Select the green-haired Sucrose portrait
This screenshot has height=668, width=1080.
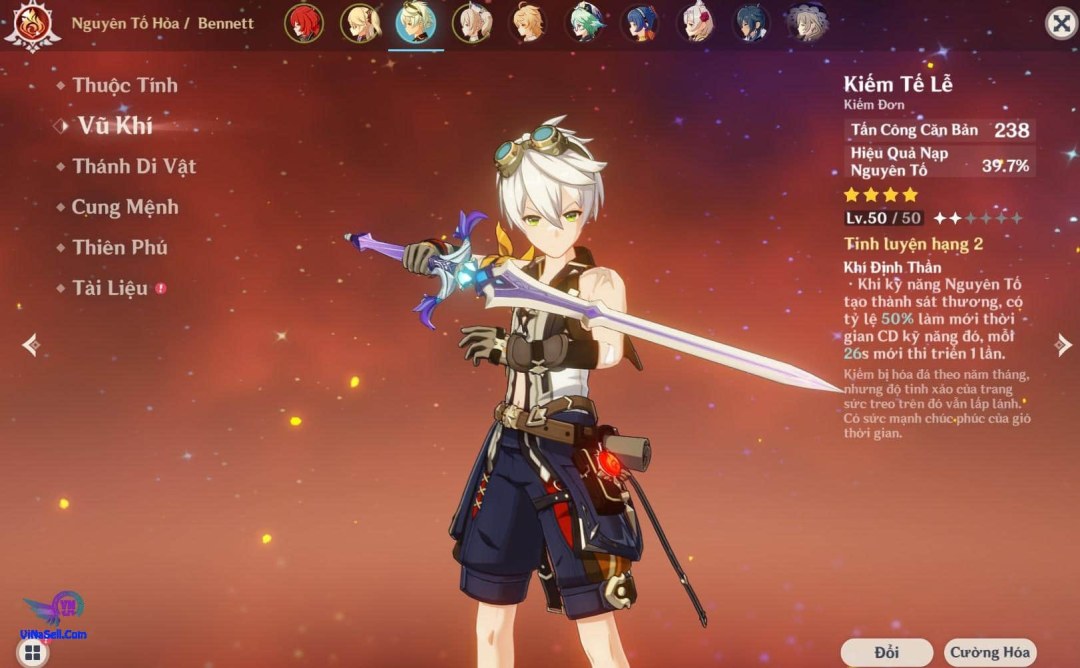point(583,23)
